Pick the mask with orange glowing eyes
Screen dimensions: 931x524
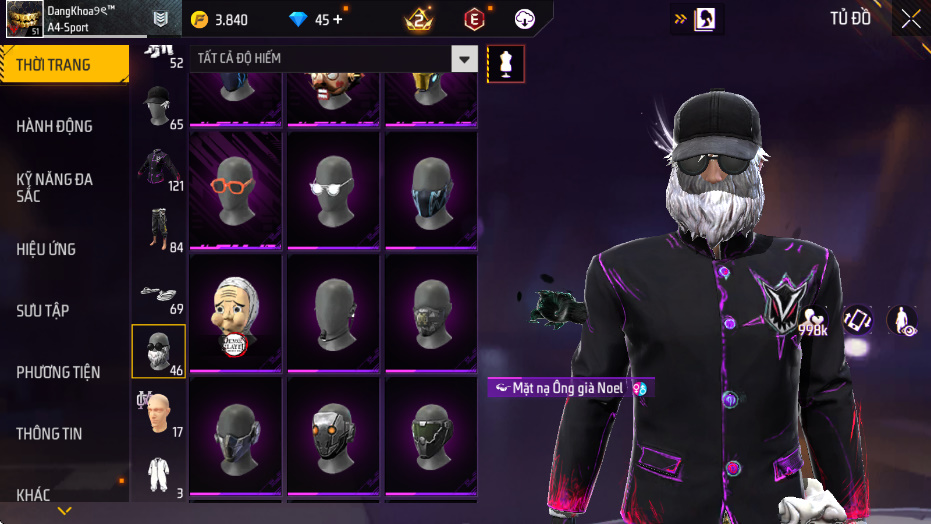point(334,435)
